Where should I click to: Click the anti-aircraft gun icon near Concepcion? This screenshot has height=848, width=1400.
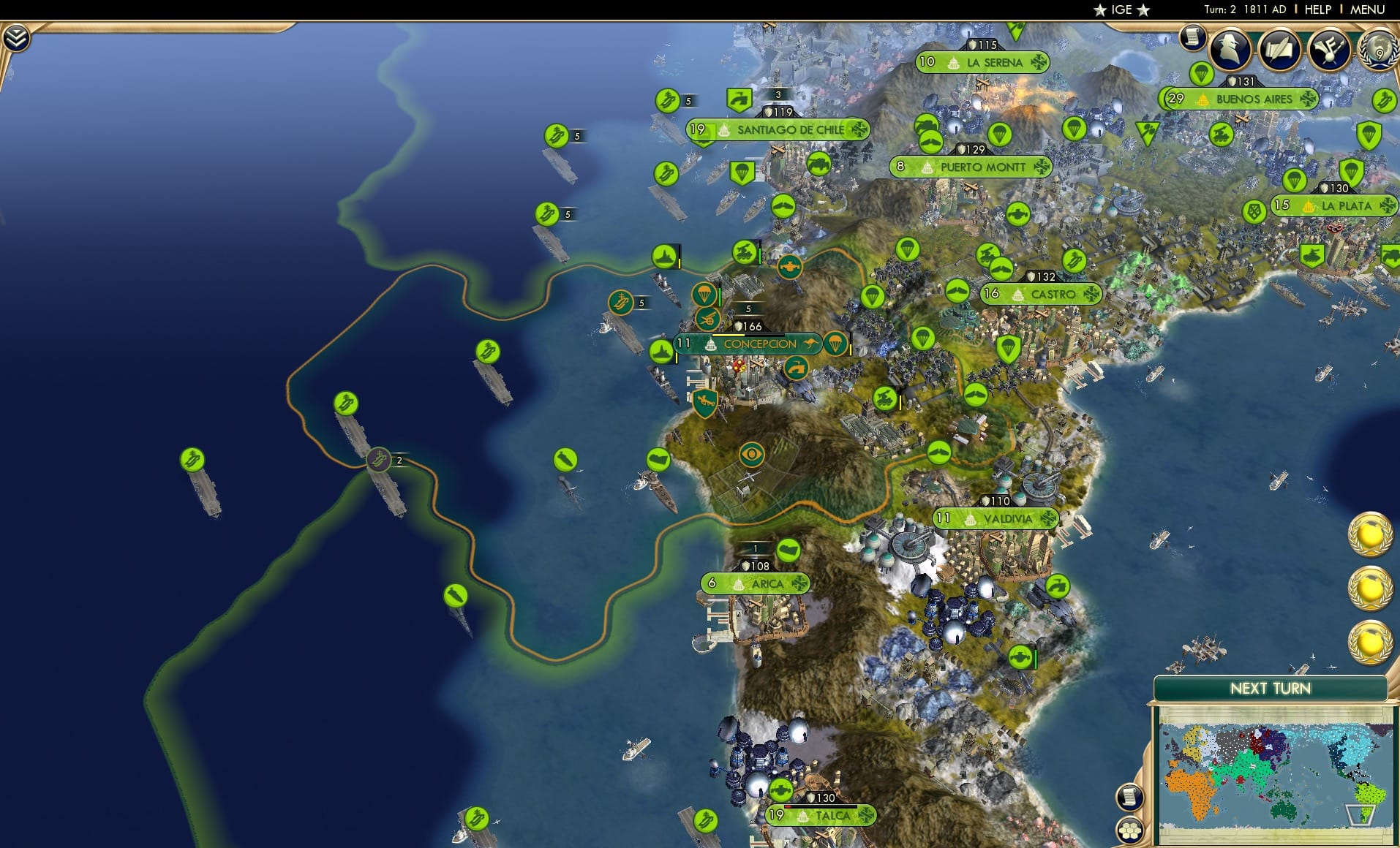coord(707,319)
